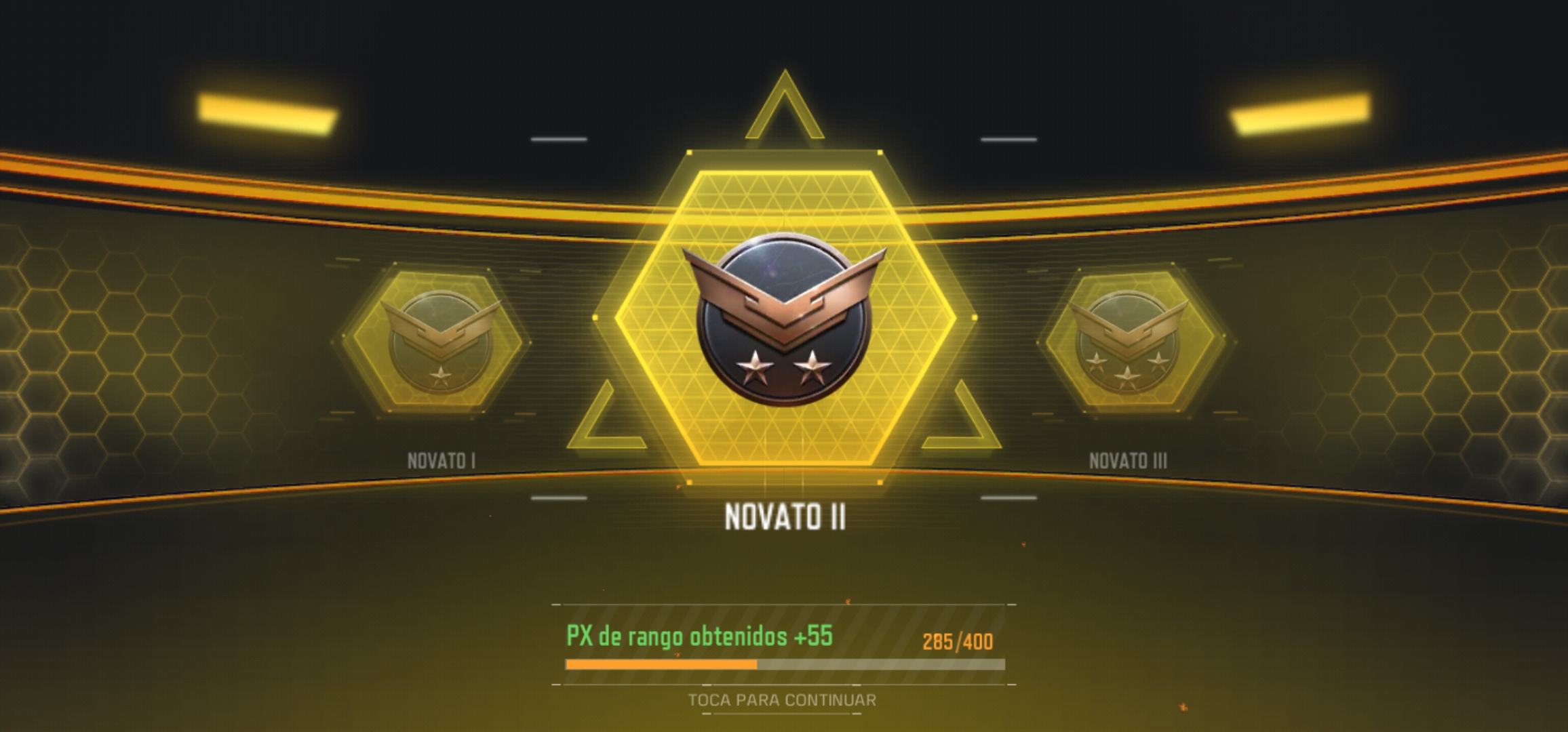This screenshot has height=732, width=1568.
Task: Tap the 'Toca para continuar' prompt
Action: pyautogui.click(x=782, y=700)
